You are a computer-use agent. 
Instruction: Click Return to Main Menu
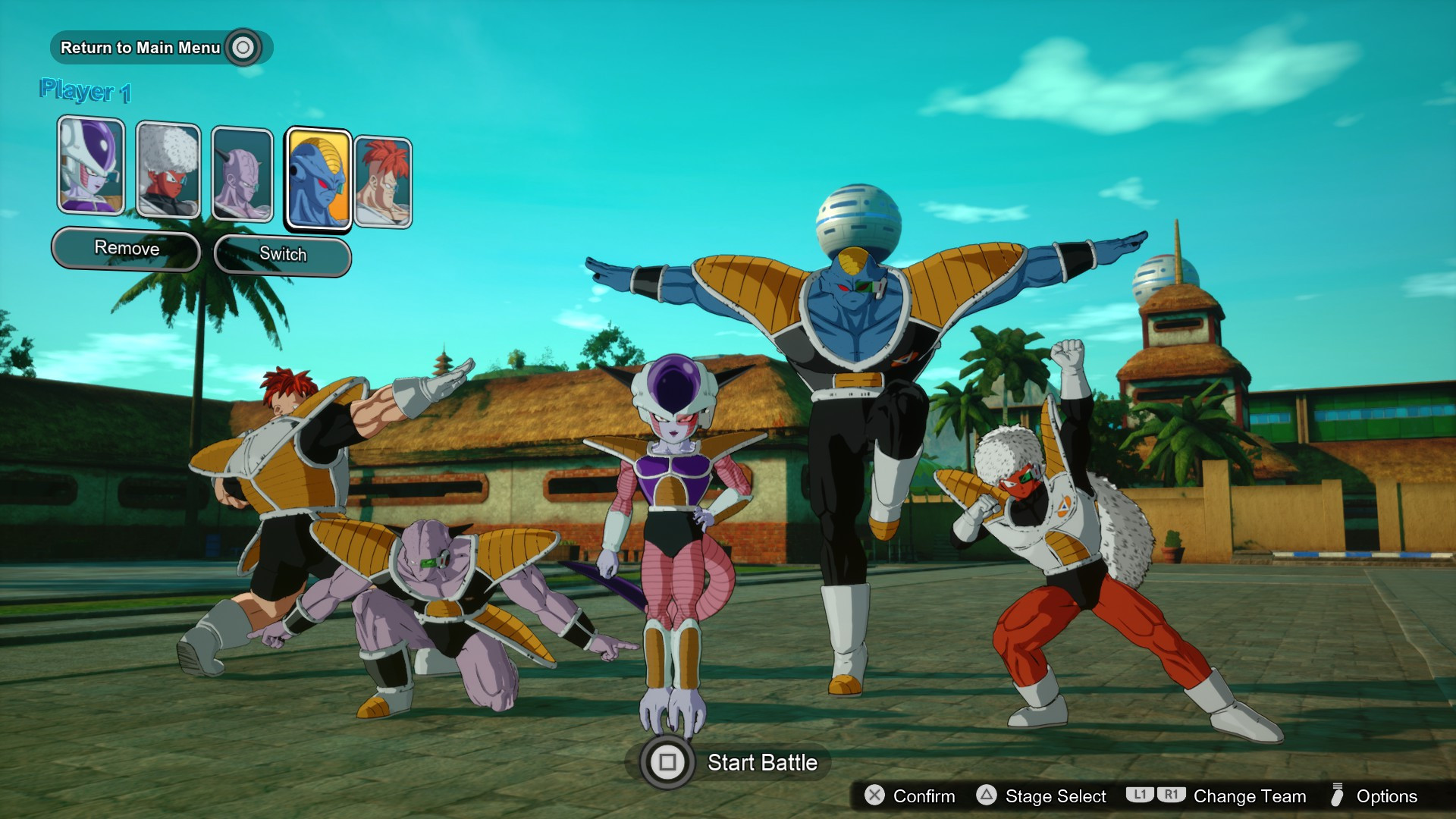pos(141,47)
